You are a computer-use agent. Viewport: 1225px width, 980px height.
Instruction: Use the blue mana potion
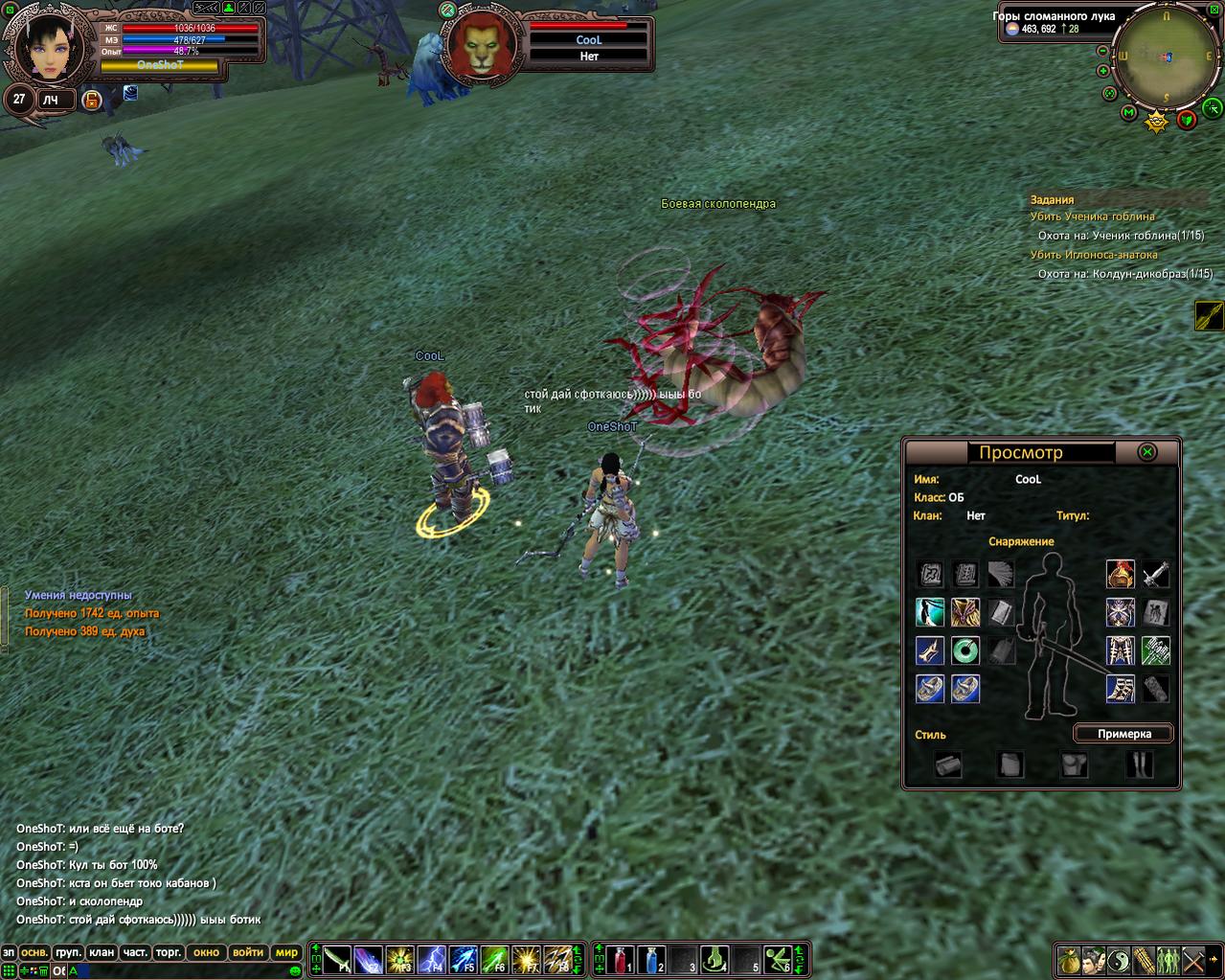pos(650,959)
